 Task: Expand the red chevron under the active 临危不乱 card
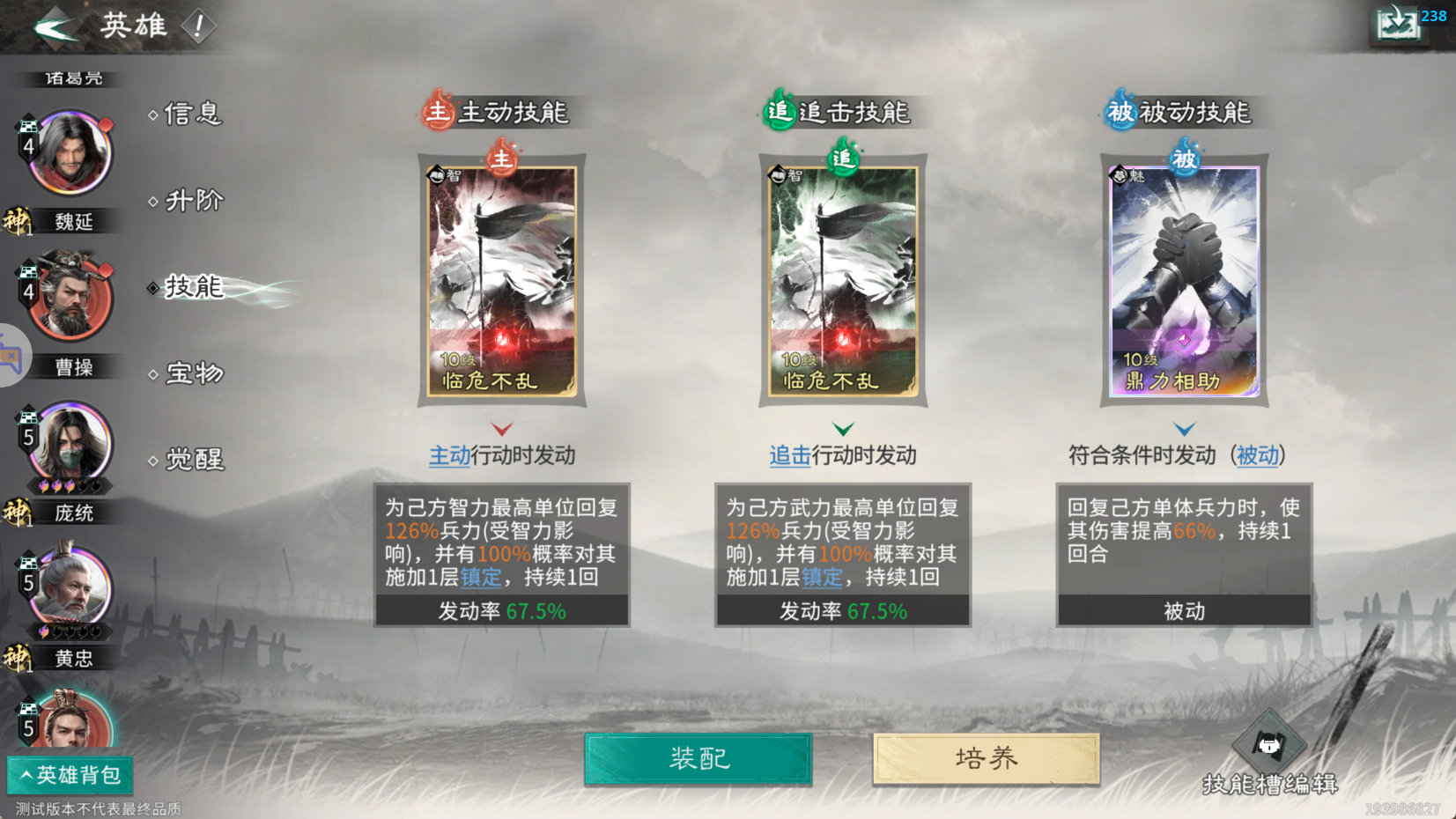pos(501,429)
